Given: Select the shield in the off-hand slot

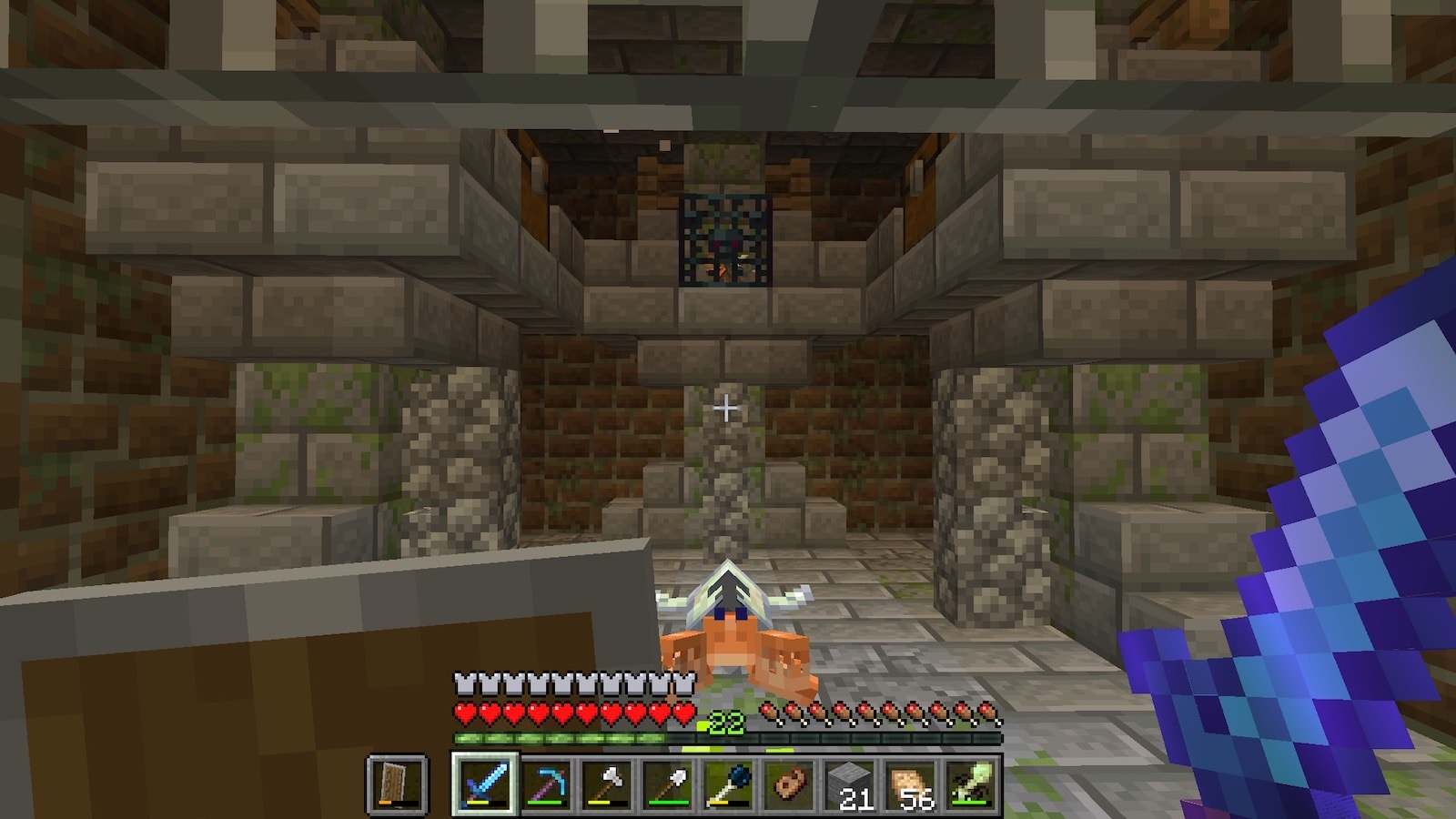Looking at the screenshot, I should pyautogui.click(x=398, y=784).
